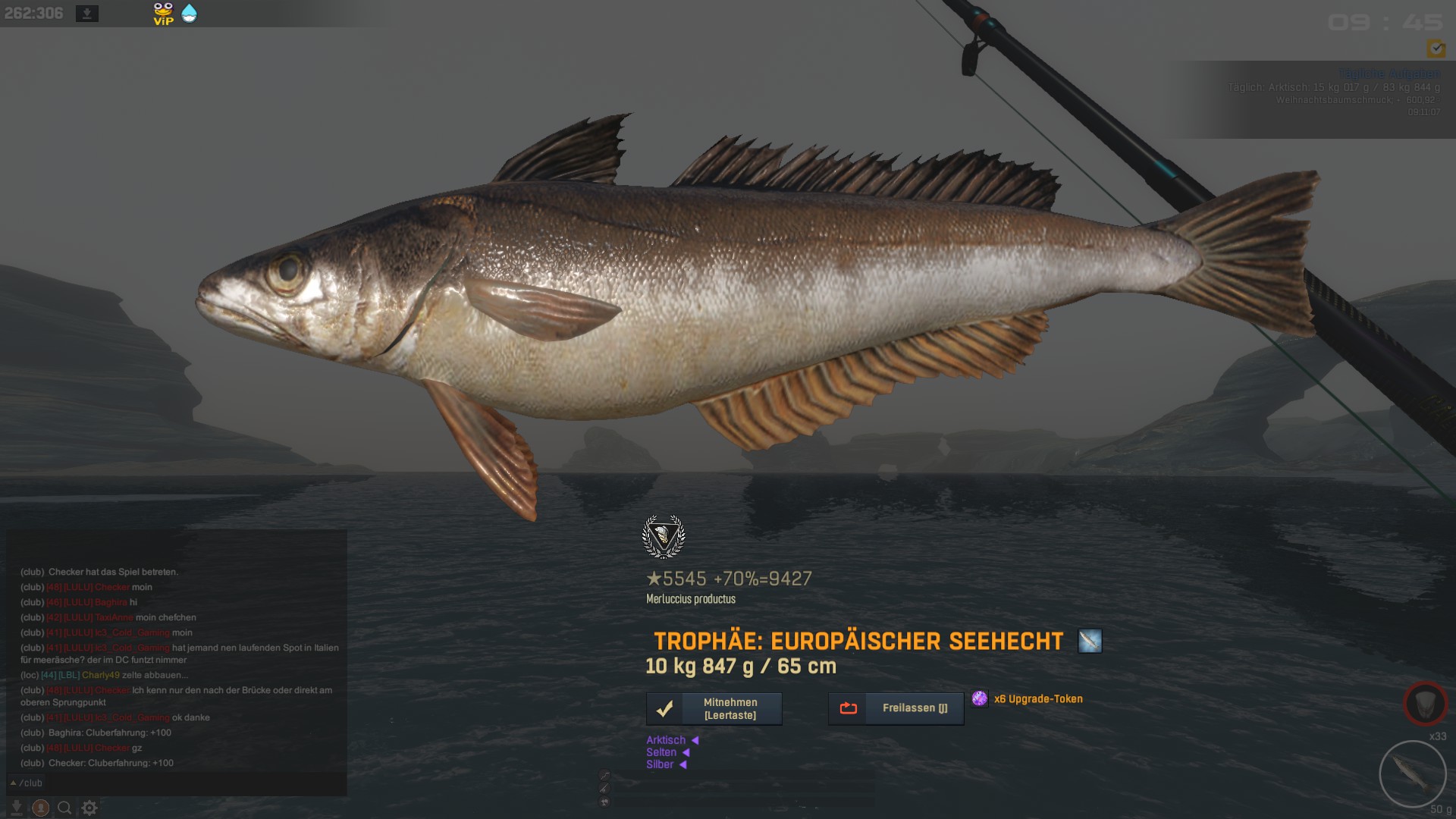This screenshot has height=819, width=1456.
Task: Click the download icon next to coordinates
Action: [x=87, y=14]
